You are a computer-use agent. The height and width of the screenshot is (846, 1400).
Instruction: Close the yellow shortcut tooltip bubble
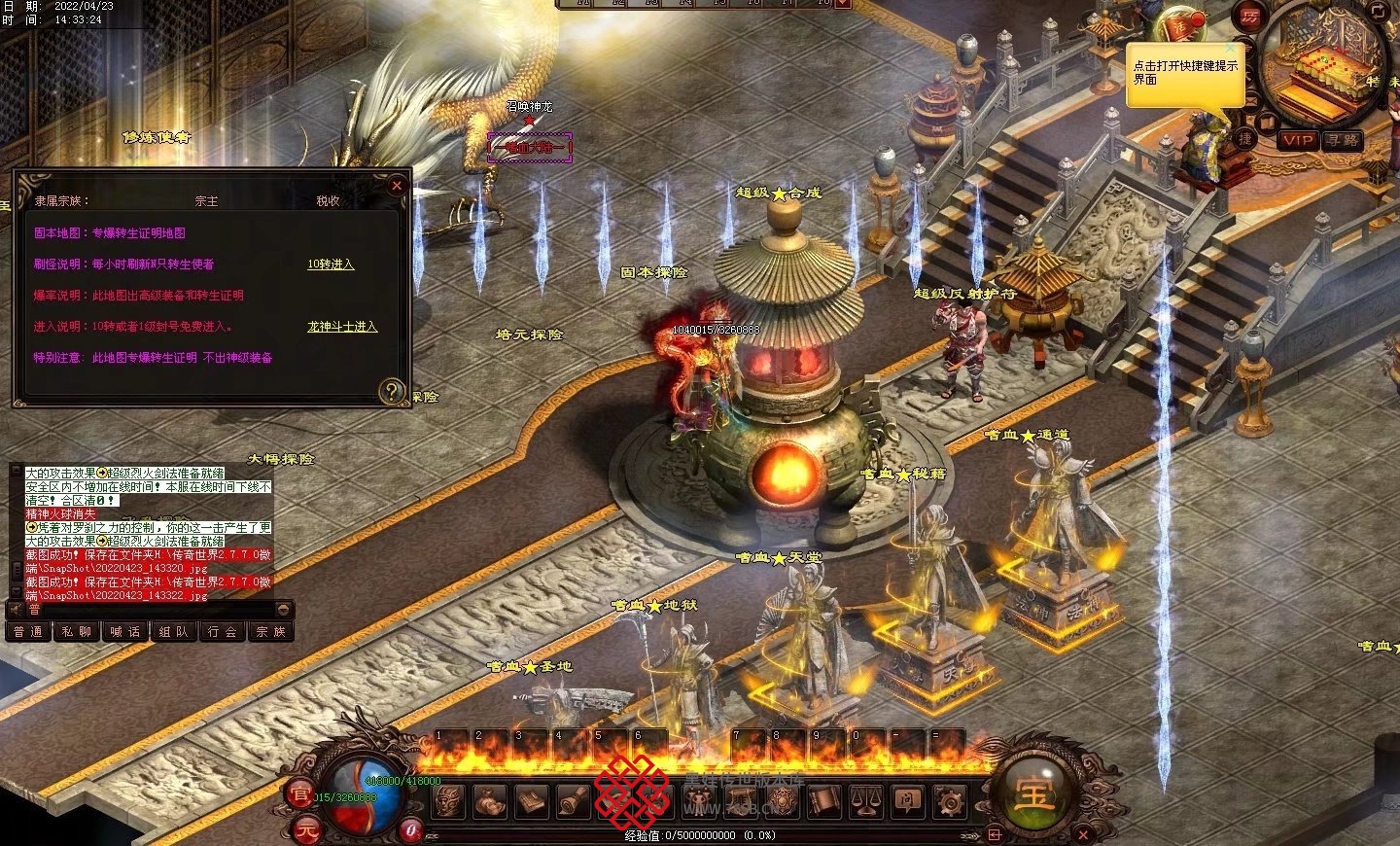(x=1231, y=48)
